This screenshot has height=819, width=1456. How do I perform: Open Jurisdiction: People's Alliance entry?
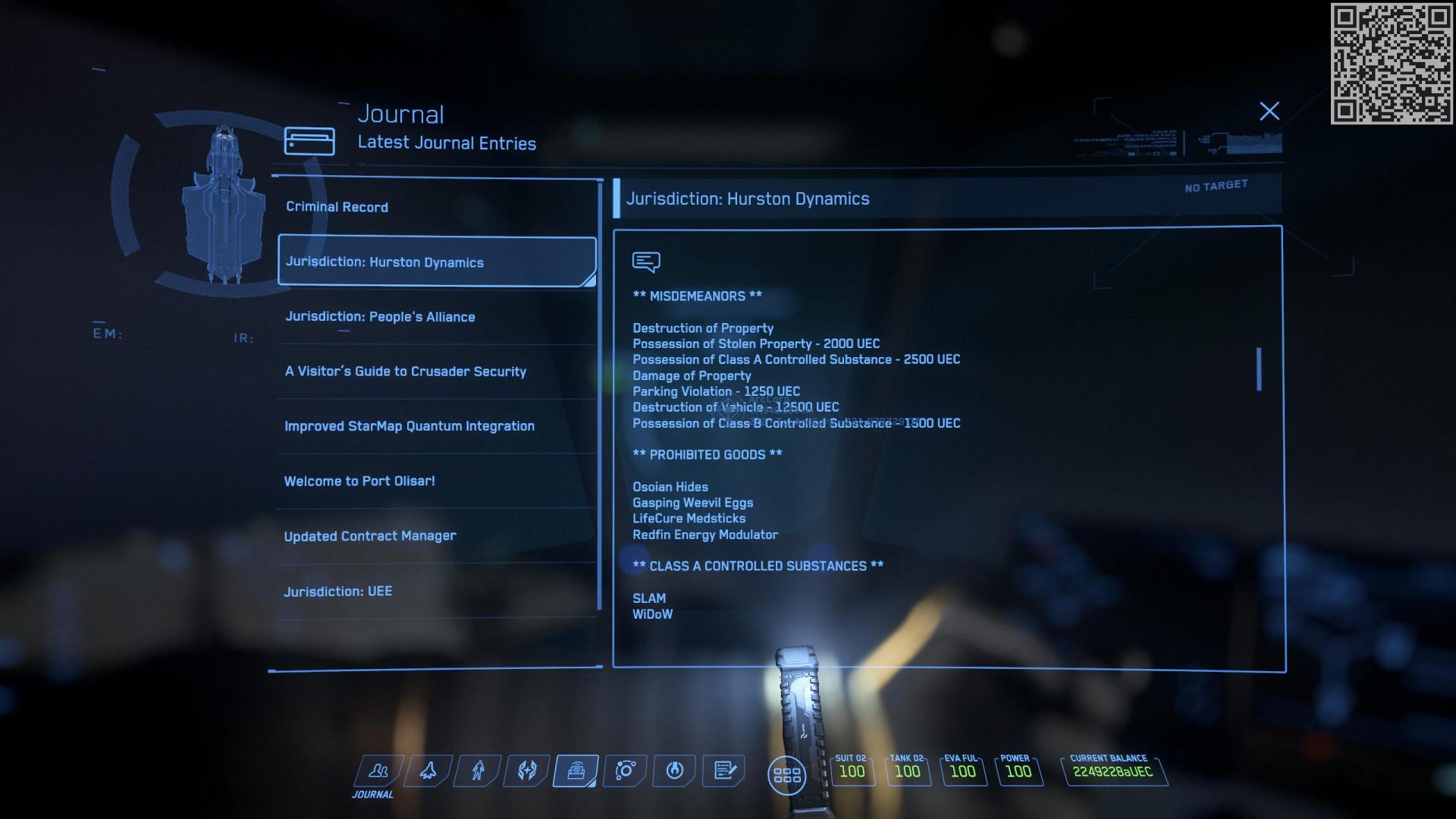(380, 316)
